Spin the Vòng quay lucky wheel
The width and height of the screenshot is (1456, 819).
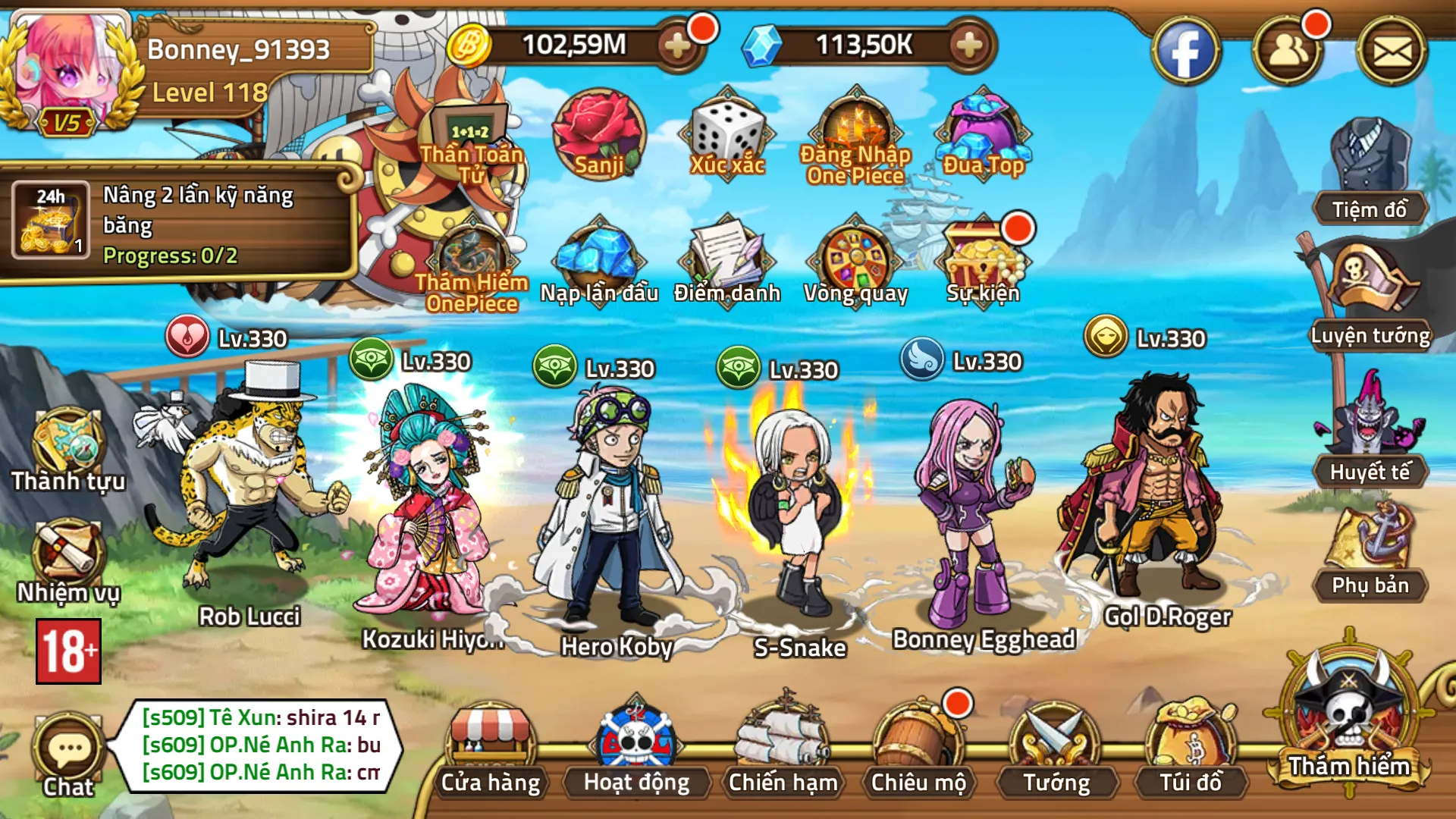coord(857,258)
